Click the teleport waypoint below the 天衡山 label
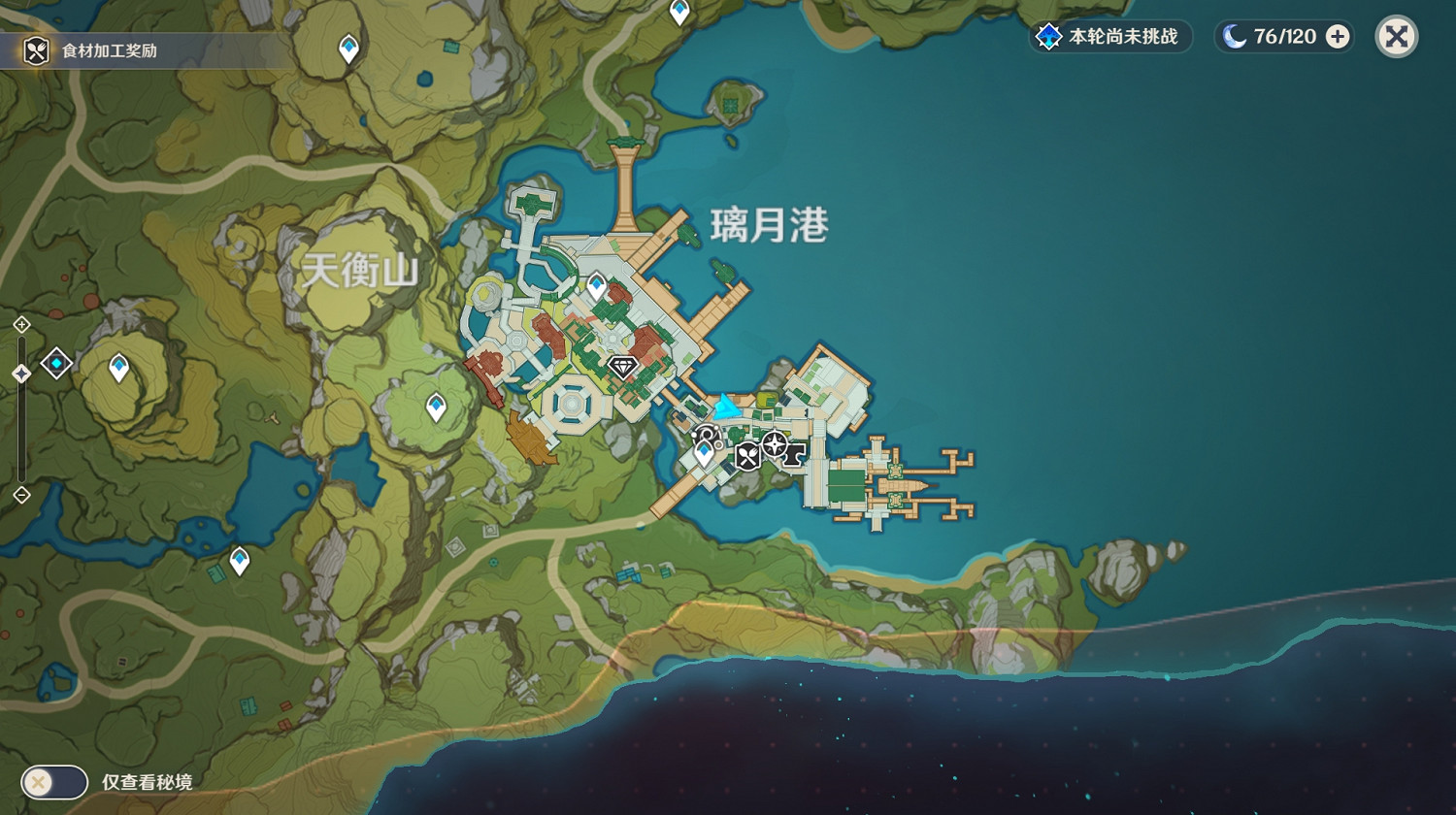The width and height of the screenshot is (1456, 815). pyautogui.click(x=434, y=402)
